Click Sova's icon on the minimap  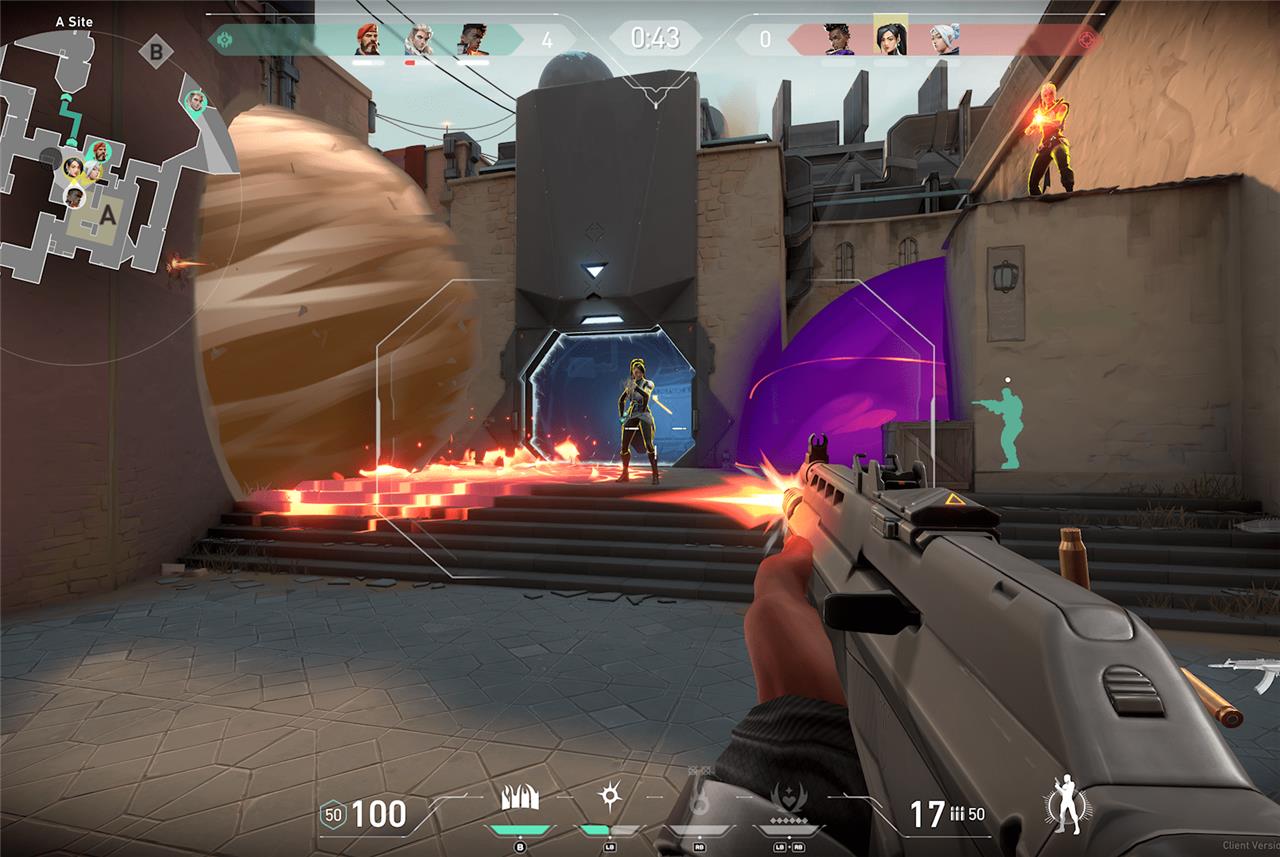(196, 100)
